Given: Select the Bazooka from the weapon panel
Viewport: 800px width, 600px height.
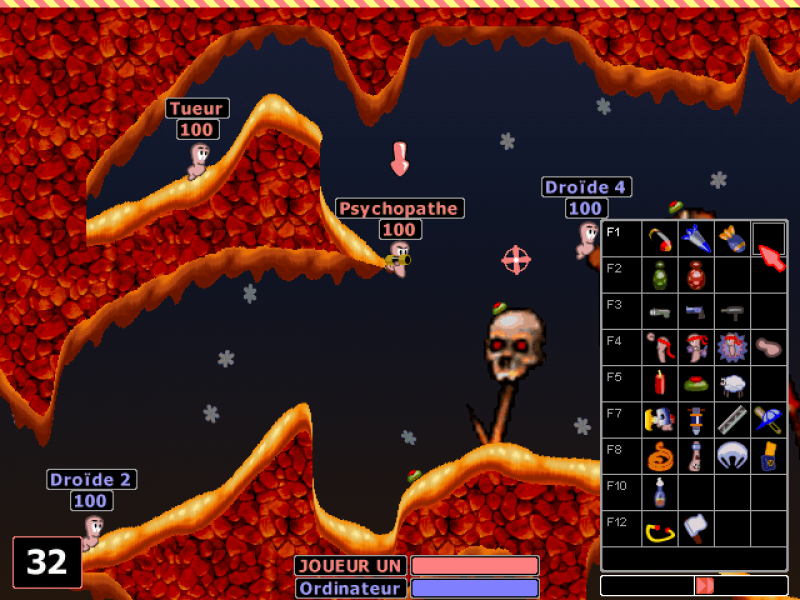Looking at the screenshot, I should click(659, 239).
